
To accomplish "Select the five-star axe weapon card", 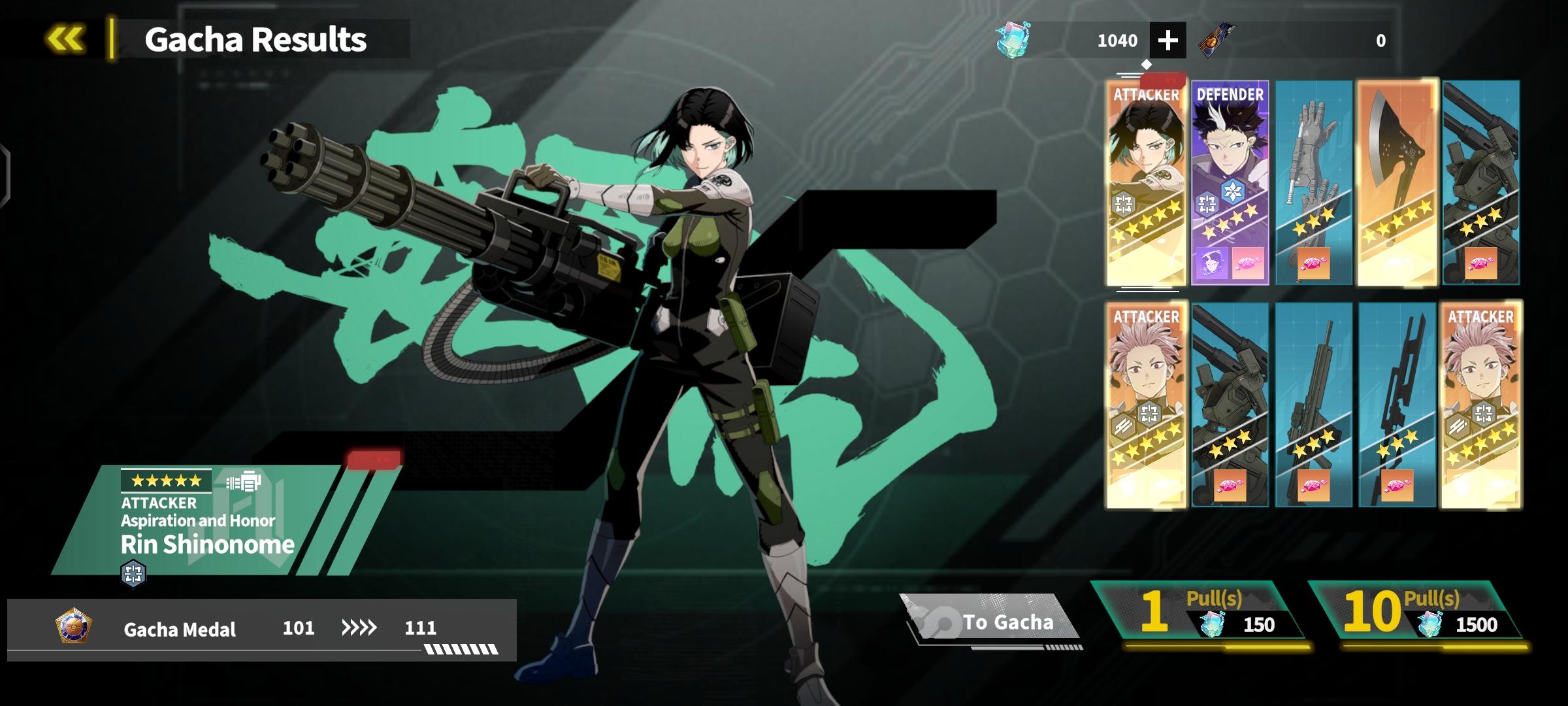I will [1397, 183].
